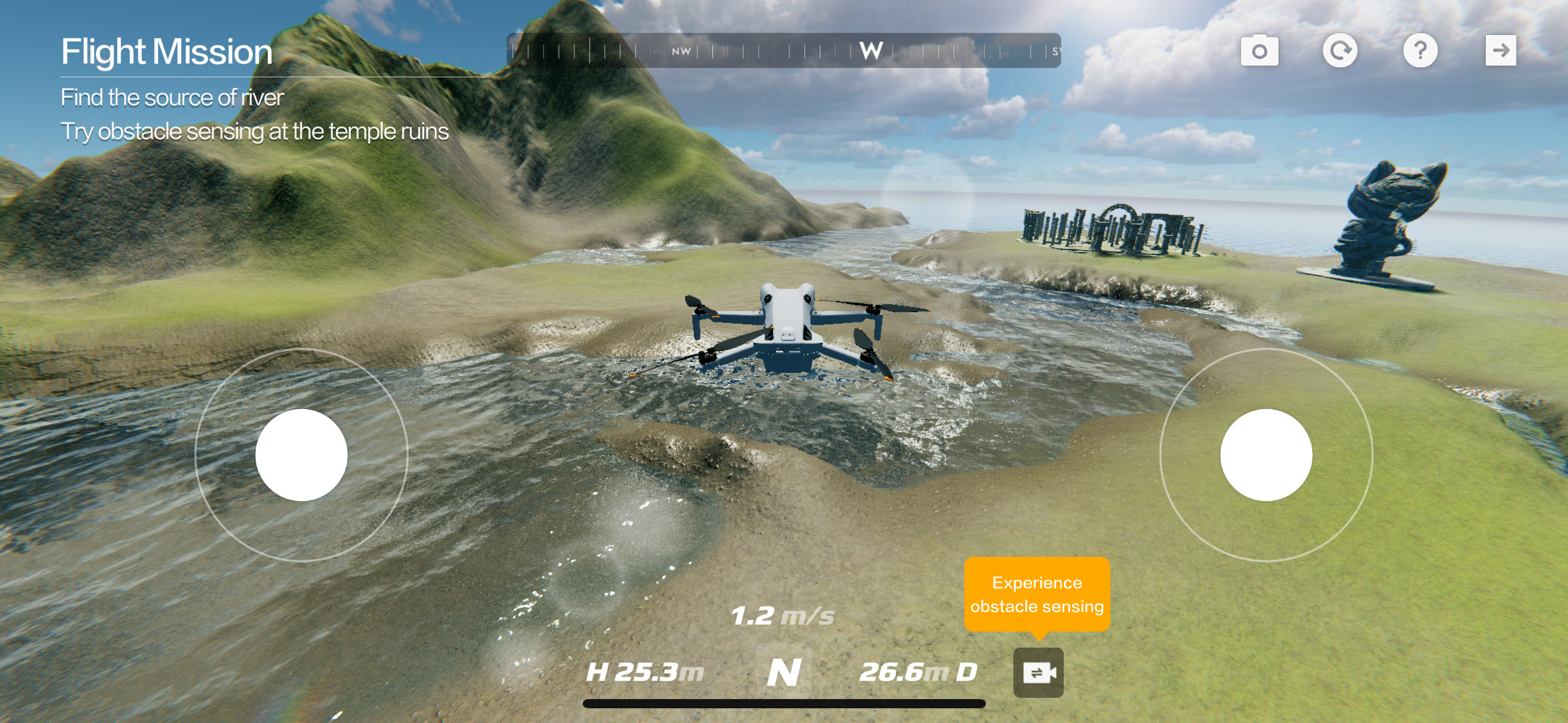Tap the left virtual joystick knob
The height and width of the screenshot is (723, 1568).
(x=301, y=455)
